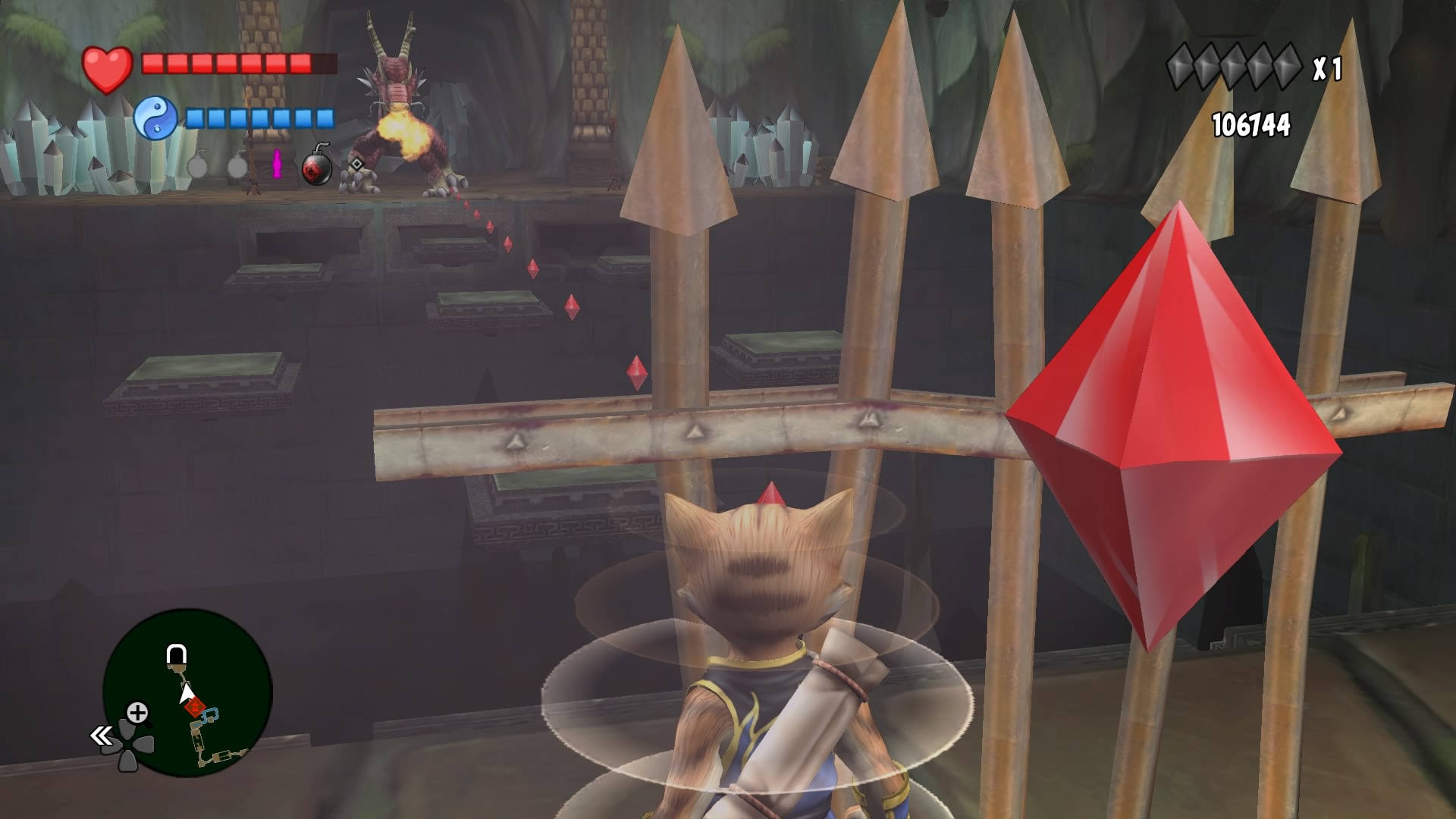
Task: Click the magnet marker atop the minimap
Action: pyautogui.click(x=176, y=654)
